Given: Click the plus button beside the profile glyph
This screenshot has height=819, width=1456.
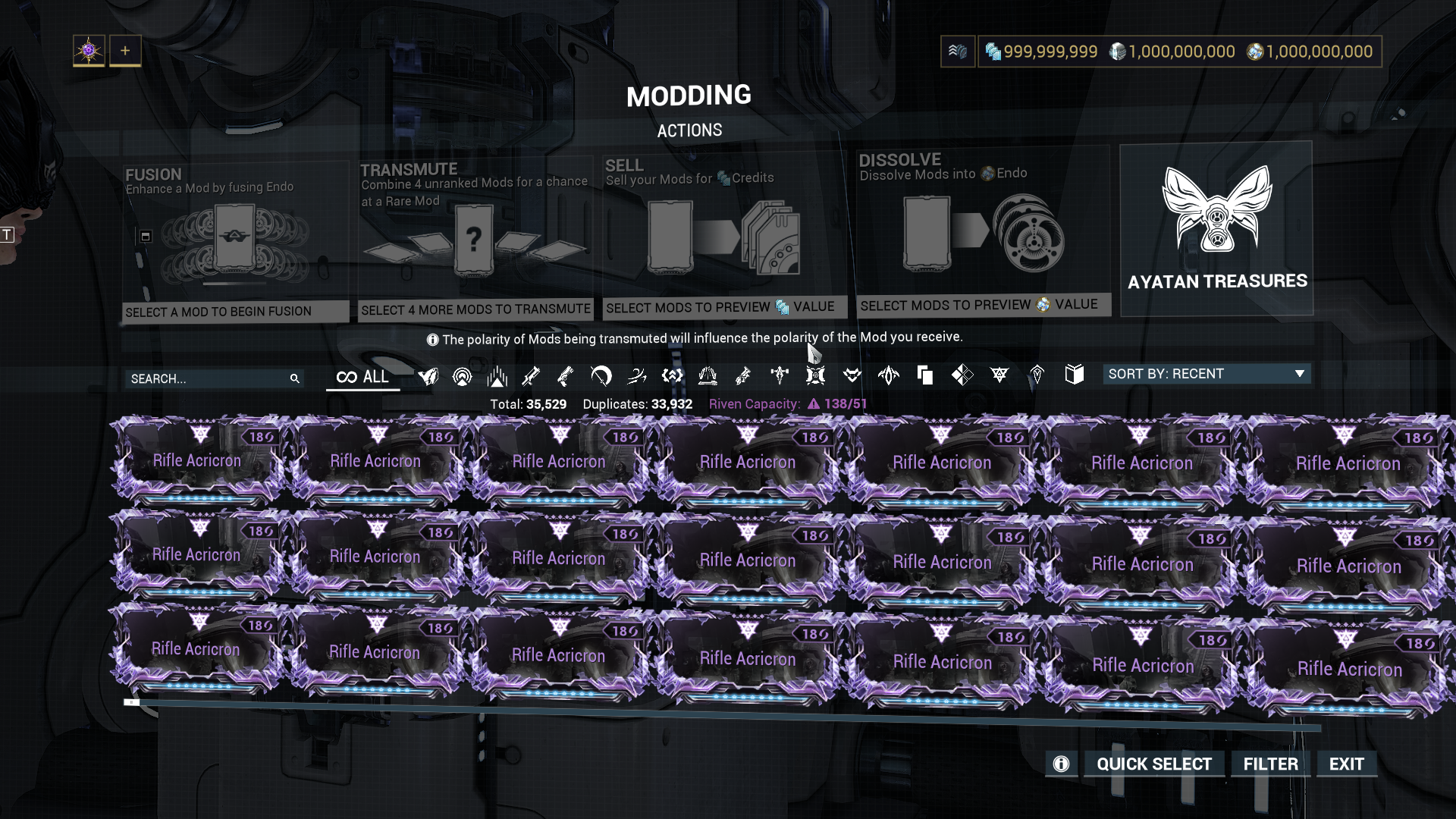Looking at the screenshot, I should (x=125, y=51).
